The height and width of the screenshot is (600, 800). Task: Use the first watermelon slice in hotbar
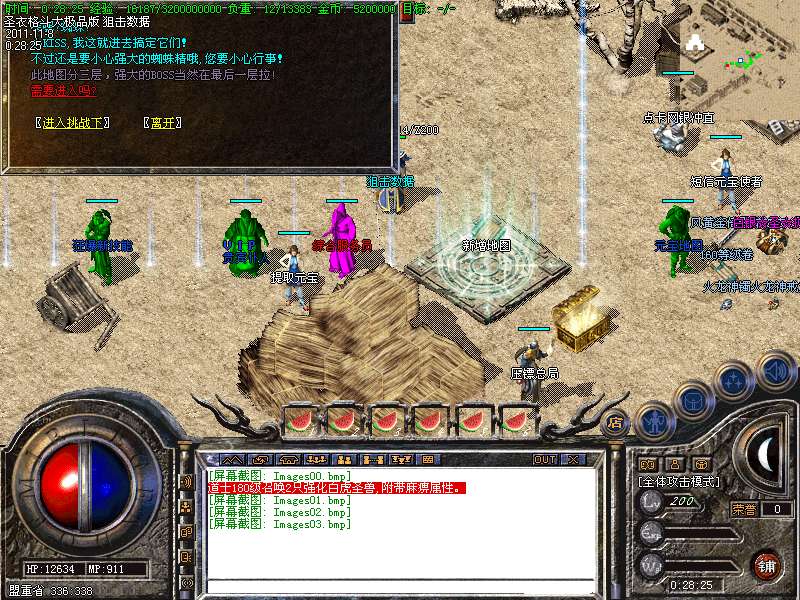pyautogui.click(x=299, y=420)
